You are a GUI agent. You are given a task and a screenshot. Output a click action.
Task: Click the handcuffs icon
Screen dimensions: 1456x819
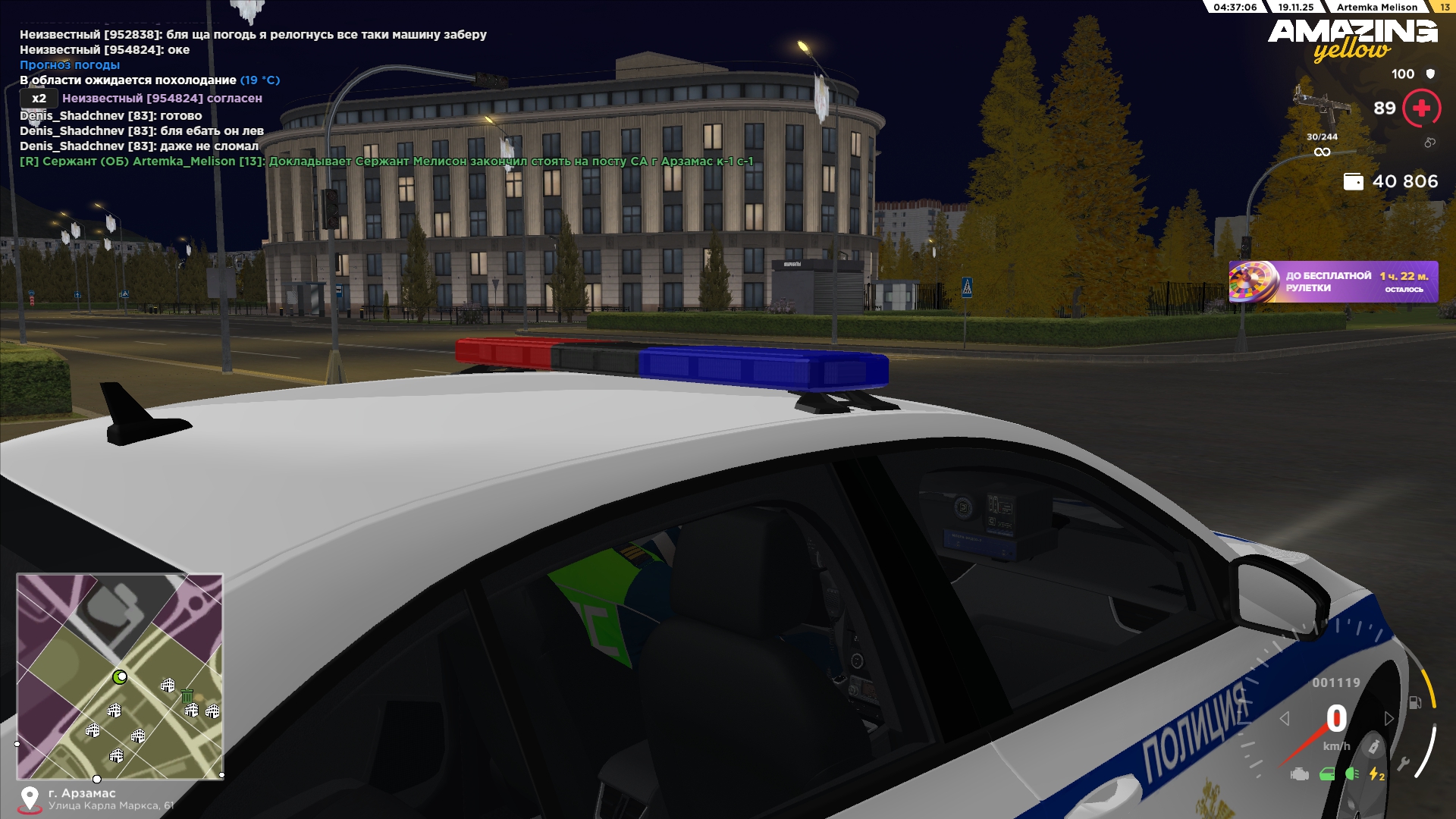tap(1429, 143)
